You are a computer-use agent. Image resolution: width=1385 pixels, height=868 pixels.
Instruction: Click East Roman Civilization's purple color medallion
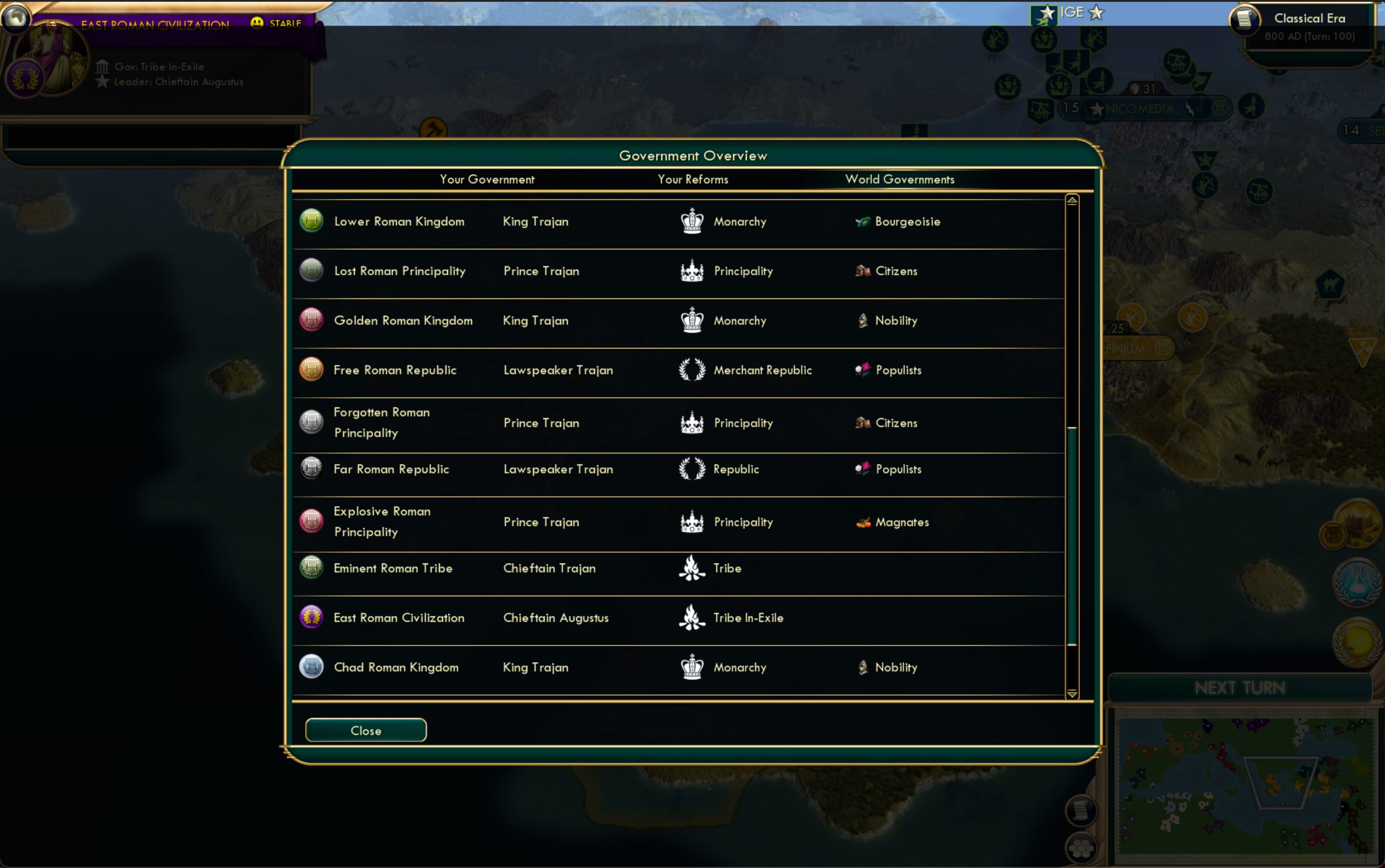click(x=311, y=617)
